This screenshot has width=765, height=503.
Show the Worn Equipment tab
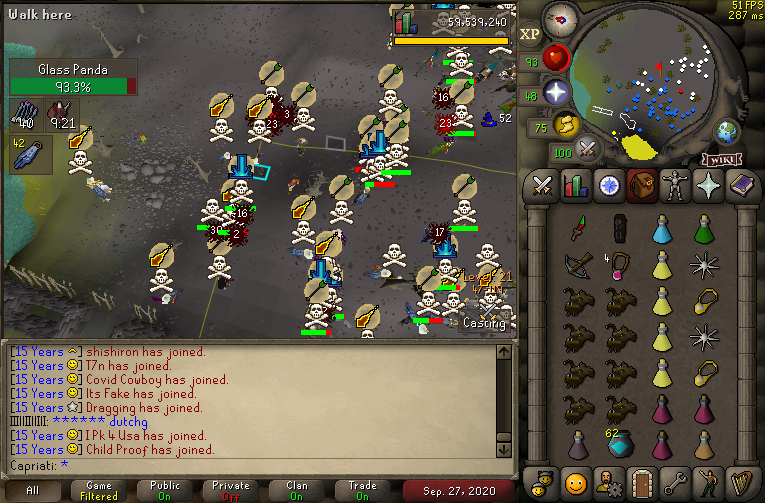tap(673, 186)
